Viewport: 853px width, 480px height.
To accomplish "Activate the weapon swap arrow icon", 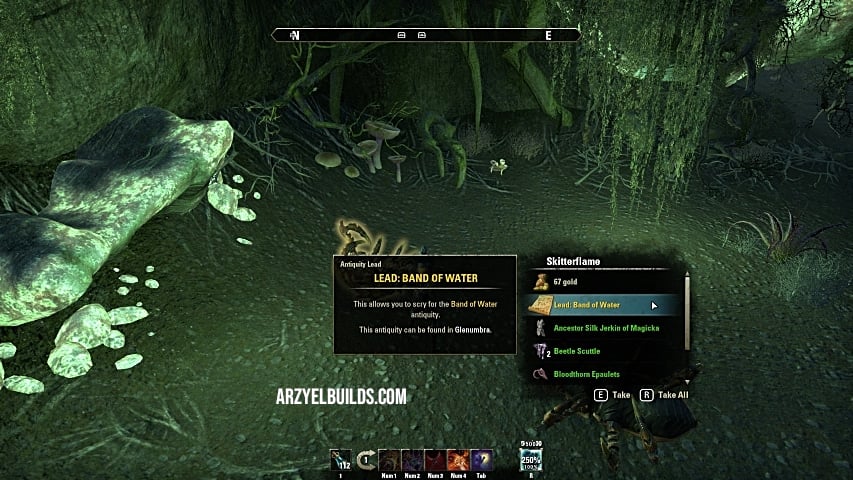I will (x=365, y=461).
